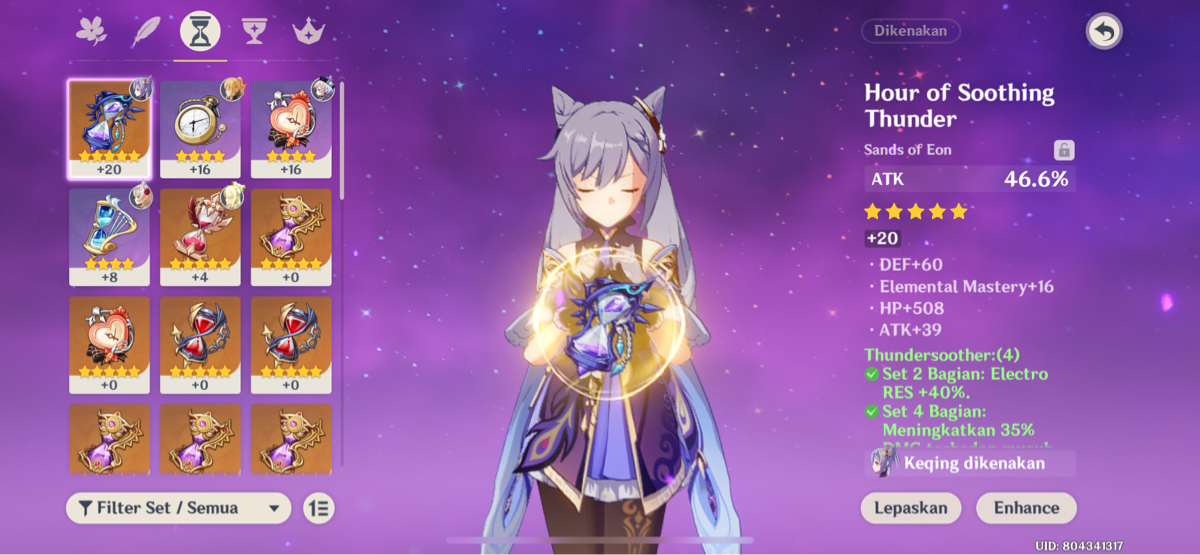This screenshot has height=555, width=1200.
Task: Open the Filter Set / Semua dropdown
Action: pos(178,508)
